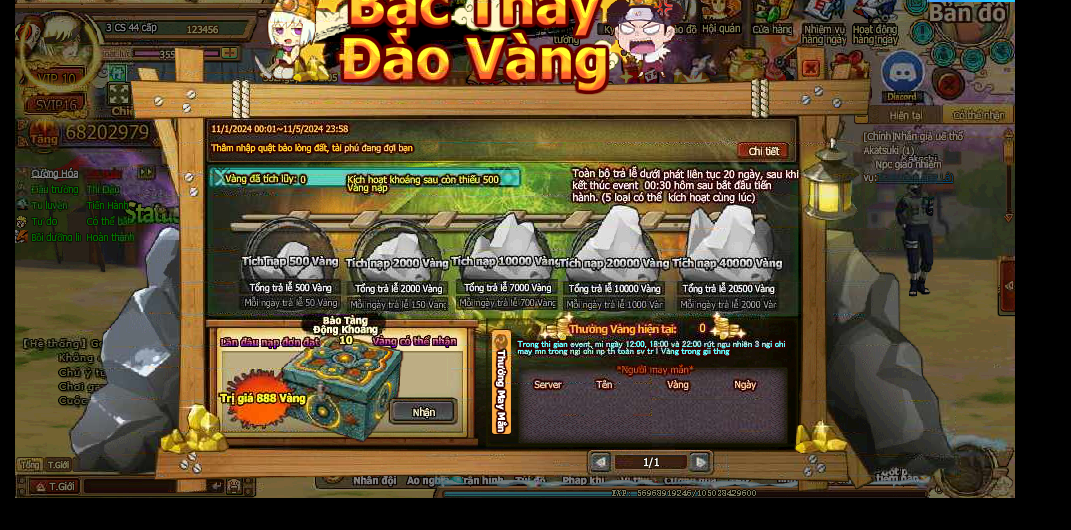The height and width of the screenshot is (530, 1071).
Task: Go to the previous page arrow
Action: 600,462
